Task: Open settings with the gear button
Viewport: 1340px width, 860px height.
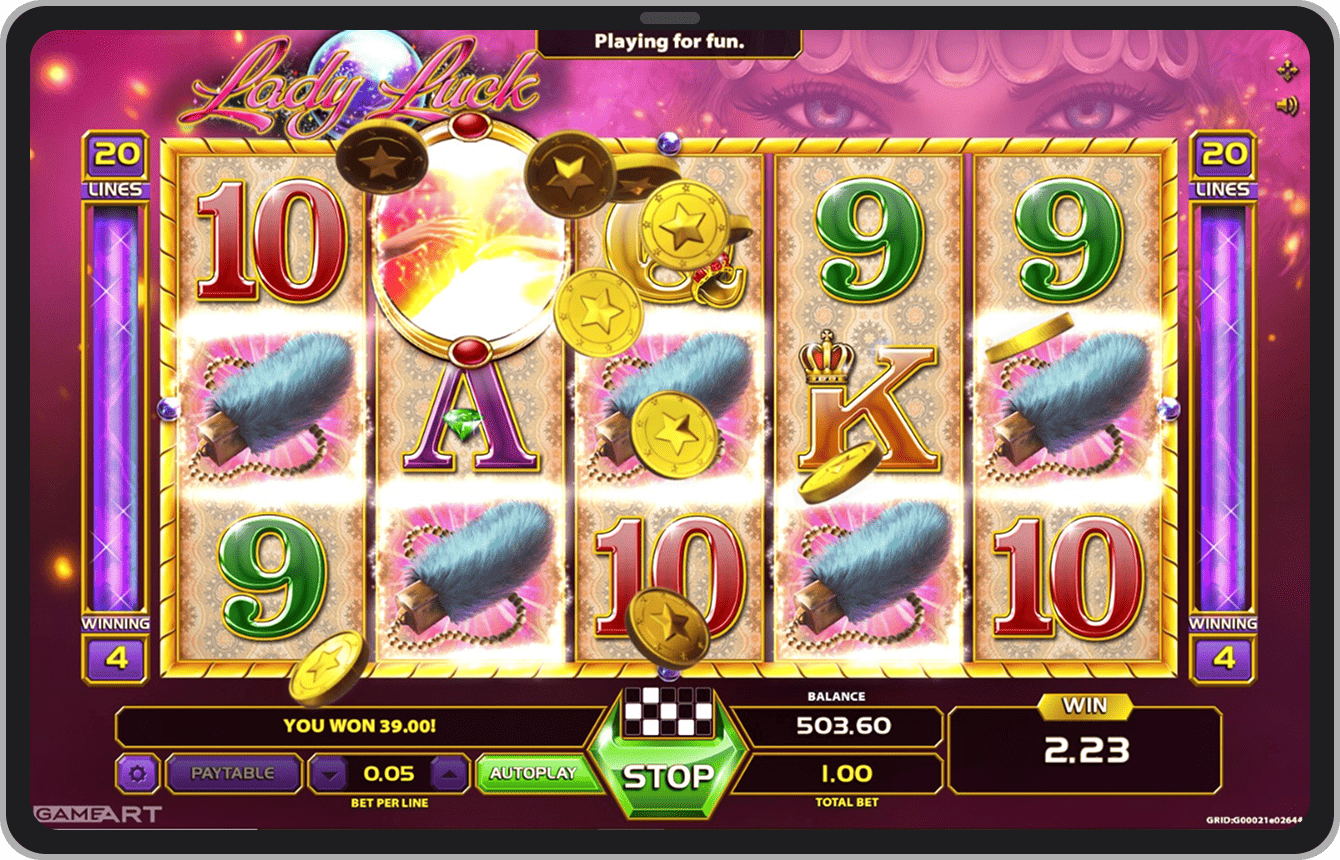Action: click(x=138, y=773)
